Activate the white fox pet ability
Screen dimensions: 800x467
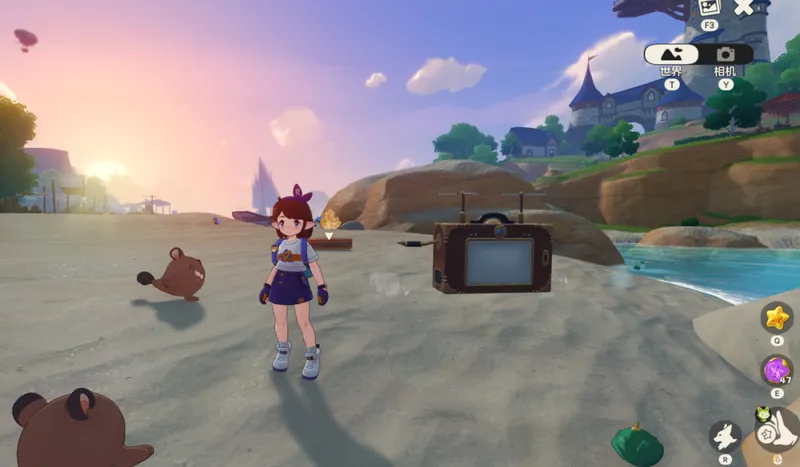pos(725,436)
